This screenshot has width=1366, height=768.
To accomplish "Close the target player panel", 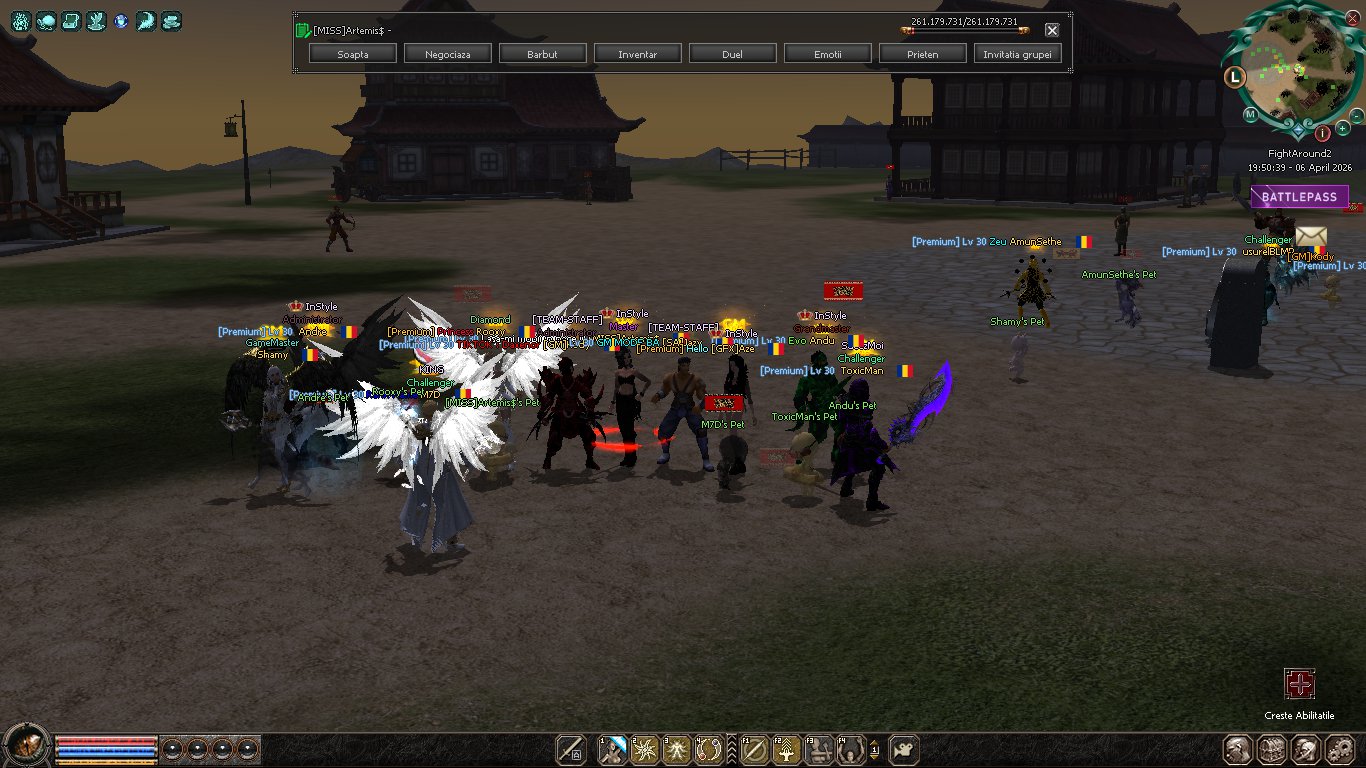I will pos(1052,30).
